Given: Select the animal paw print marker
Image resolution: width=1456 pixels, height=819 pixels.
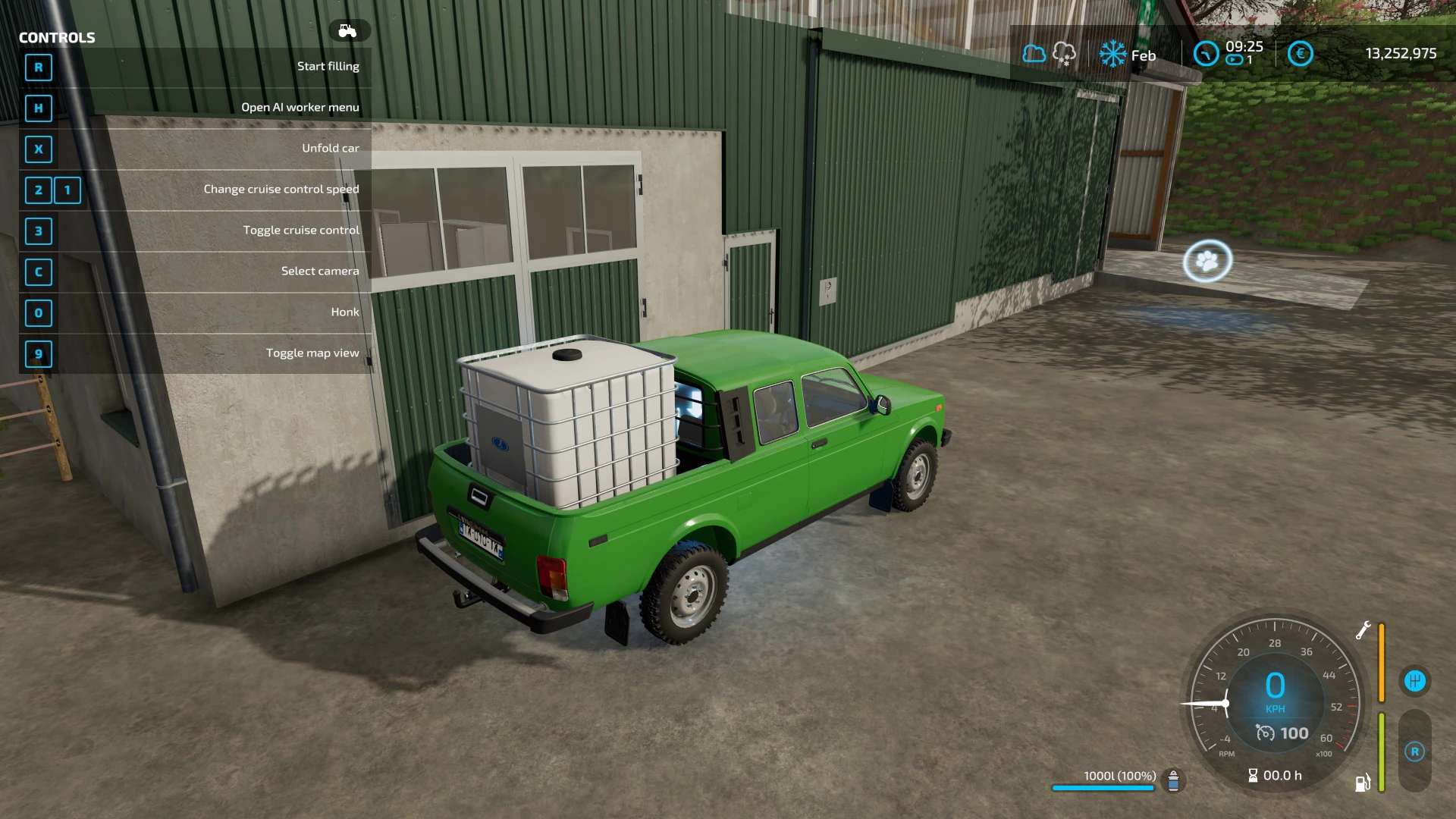Looking at the screenshot, I should (1207, 262).
